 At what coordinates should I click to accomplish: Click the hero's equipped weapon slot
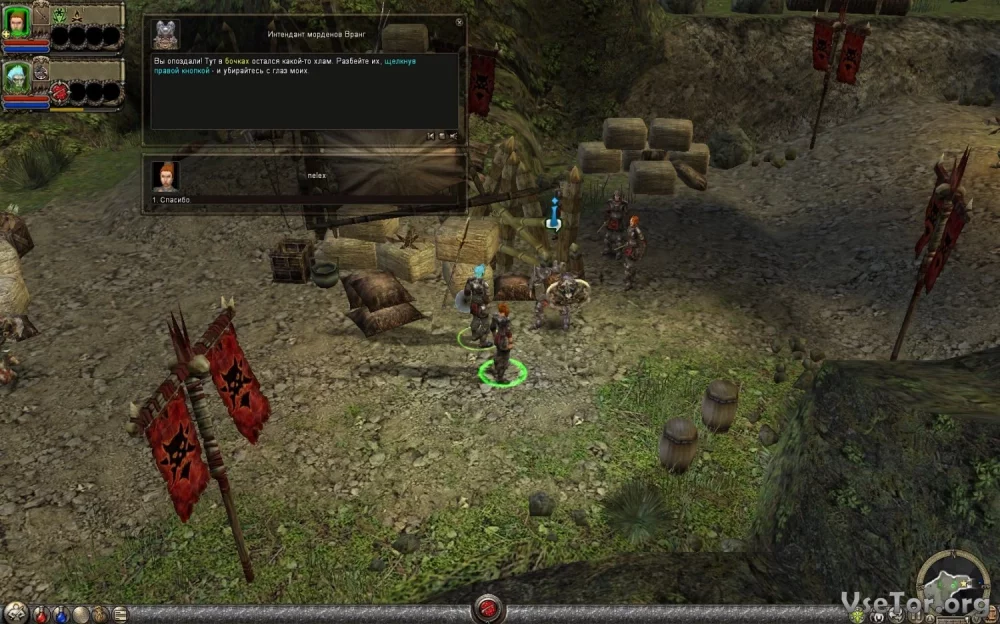(x=41, y=15)
